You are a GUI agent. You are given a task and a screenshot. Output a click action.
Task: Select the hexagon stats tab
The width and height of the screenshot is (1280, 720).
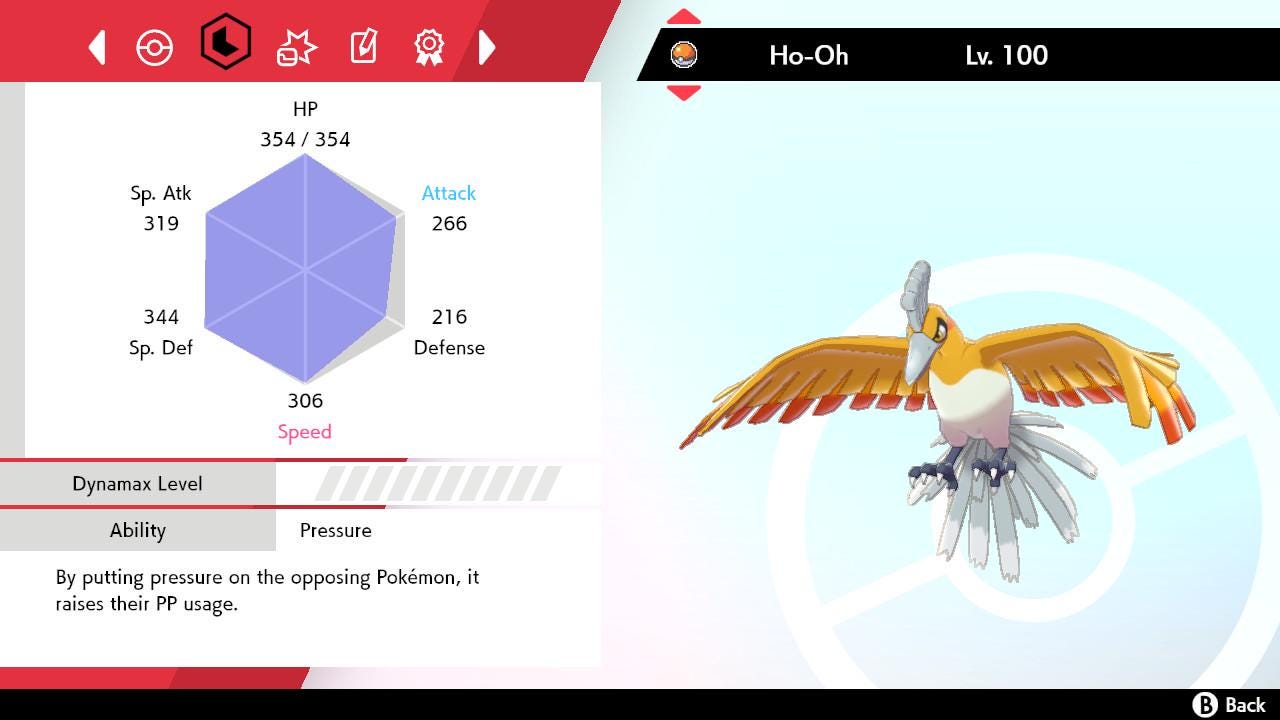click(x=225, y=42)
